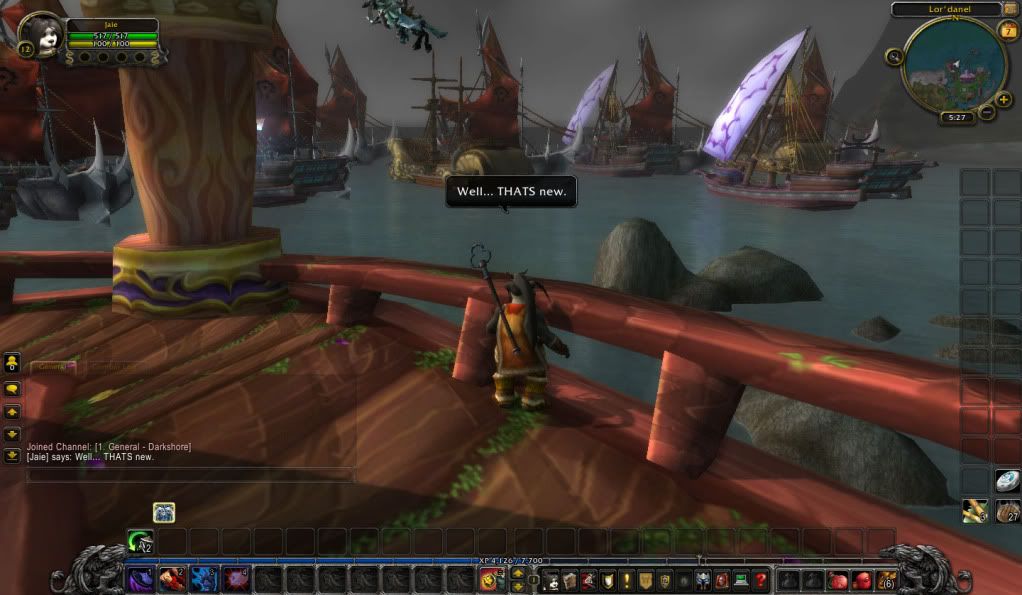Select the buff icon above the action bar
Viewport: 1022px width, 595px height.
pos(164,512)
